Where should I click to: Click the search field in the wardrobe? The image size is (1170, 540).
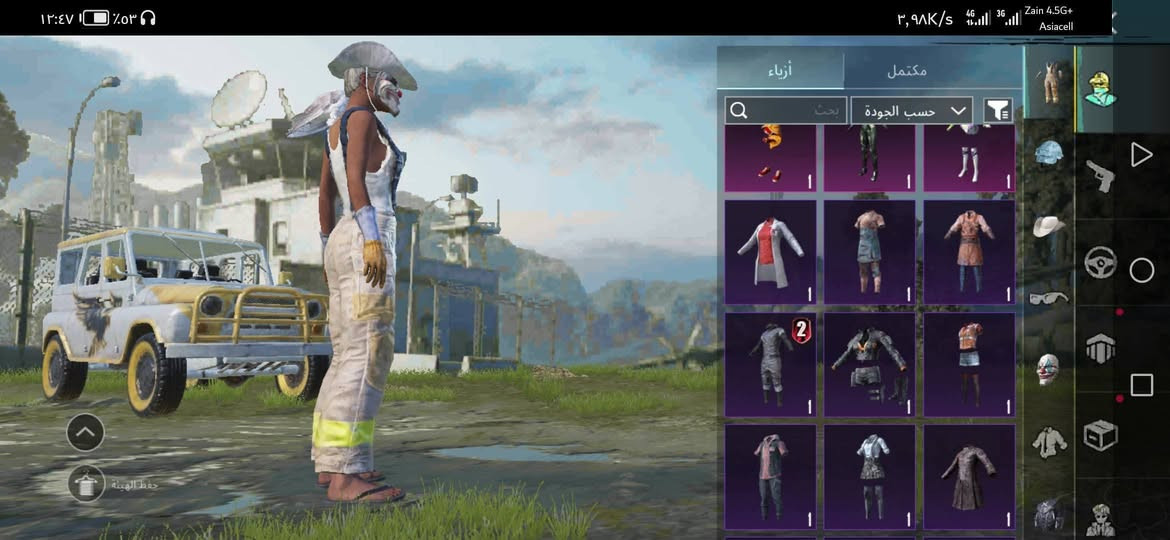pyautogui.click(x=786, y=110)
